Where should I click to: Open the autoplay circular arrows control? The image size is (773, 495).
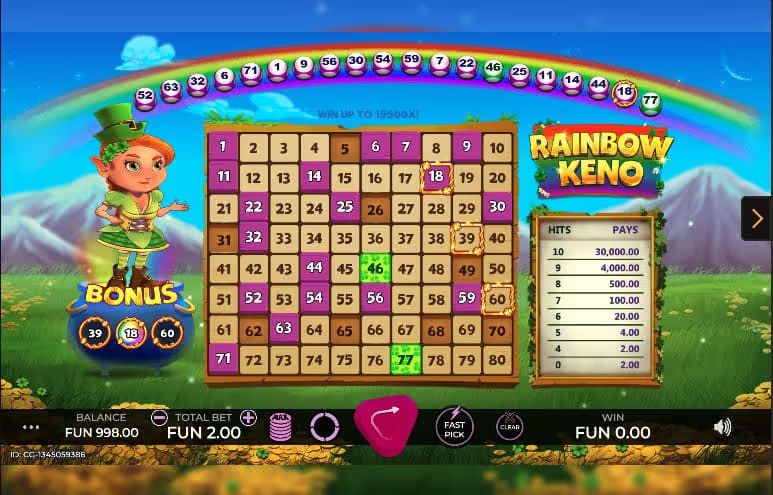(x=325, y=427)
